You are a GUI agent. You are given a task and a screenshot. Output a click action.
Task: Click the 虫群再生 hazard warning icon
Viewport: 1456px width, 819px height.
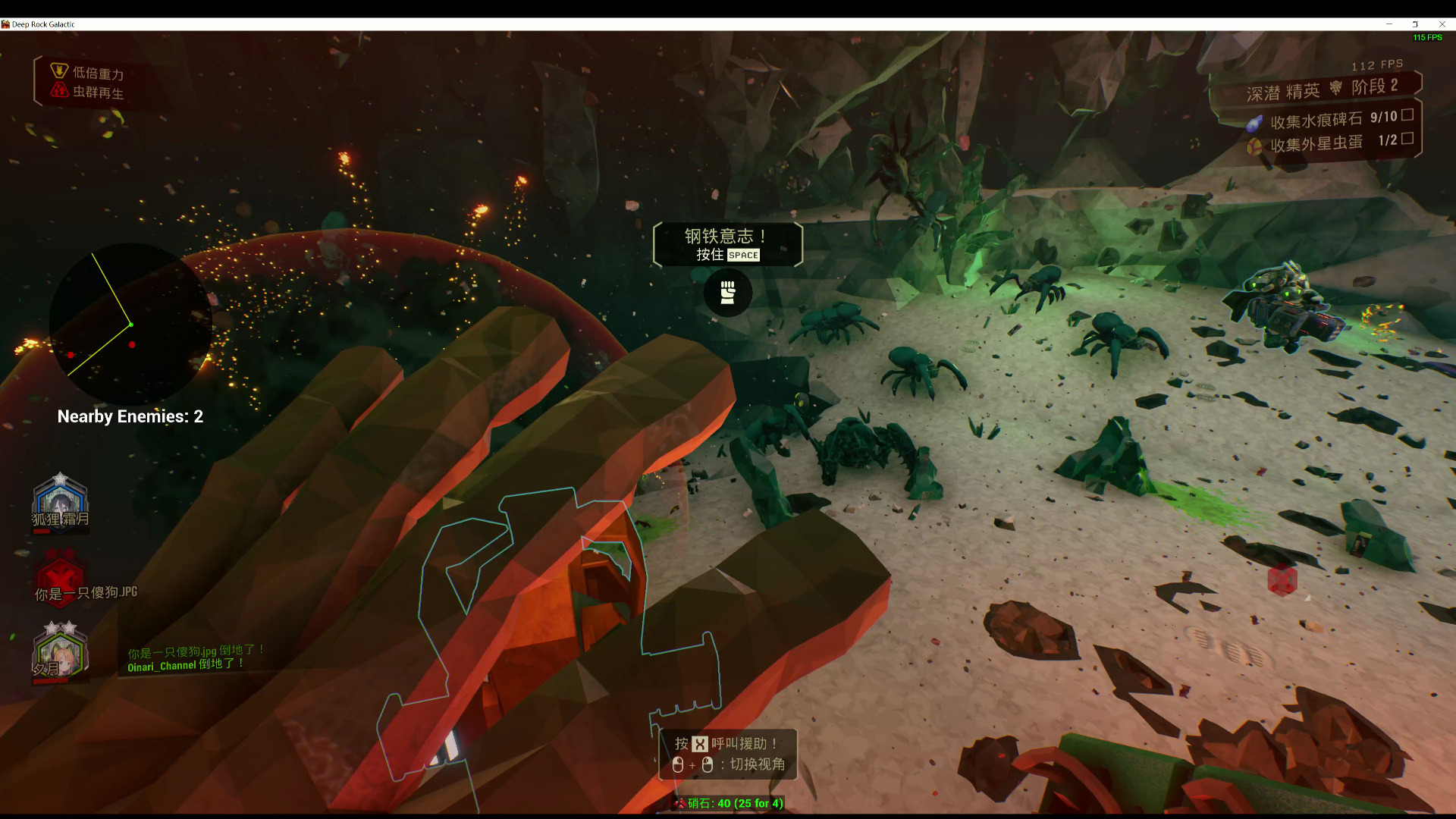[59, 90]
